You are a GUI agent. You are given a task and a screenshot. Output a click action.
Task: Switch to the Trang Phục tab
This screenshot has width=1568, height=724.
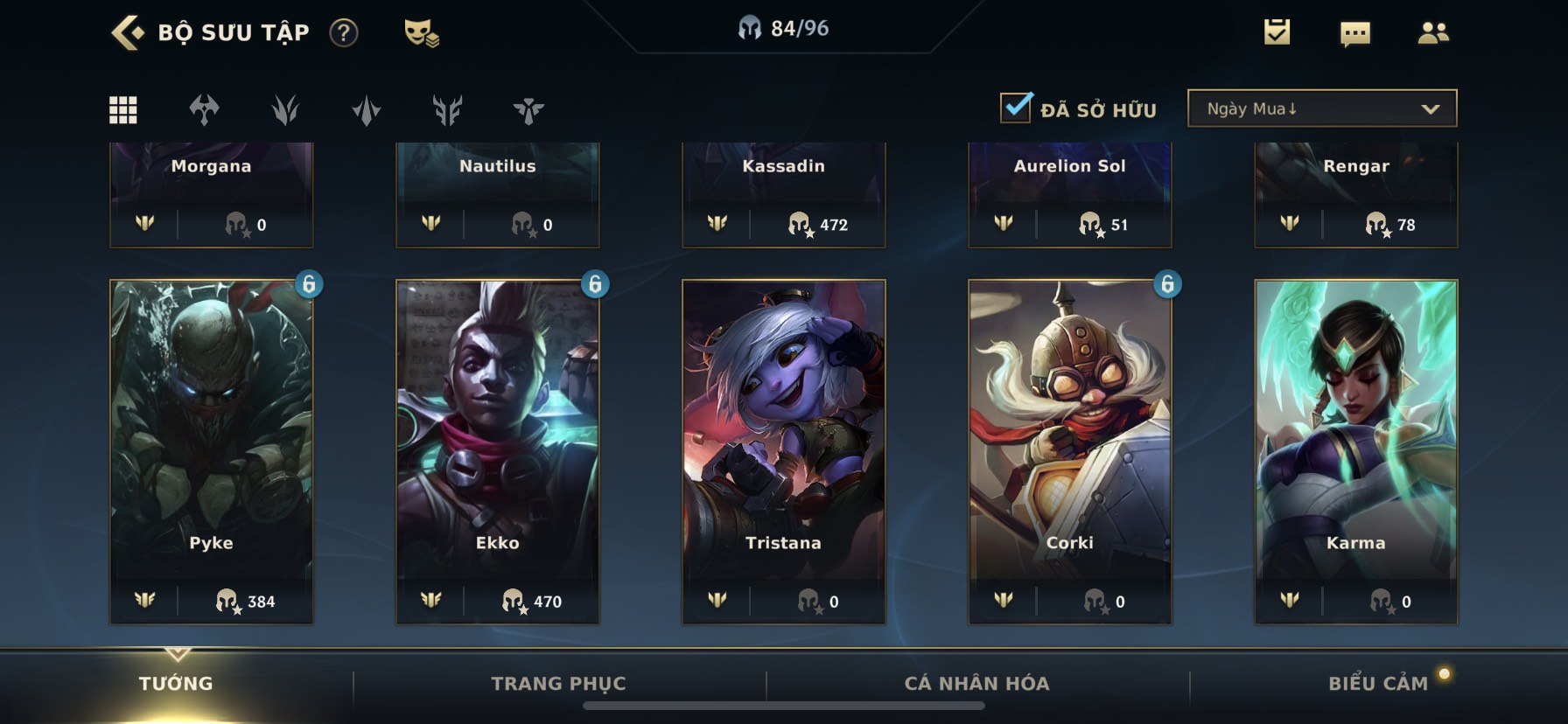click(558, 684)
